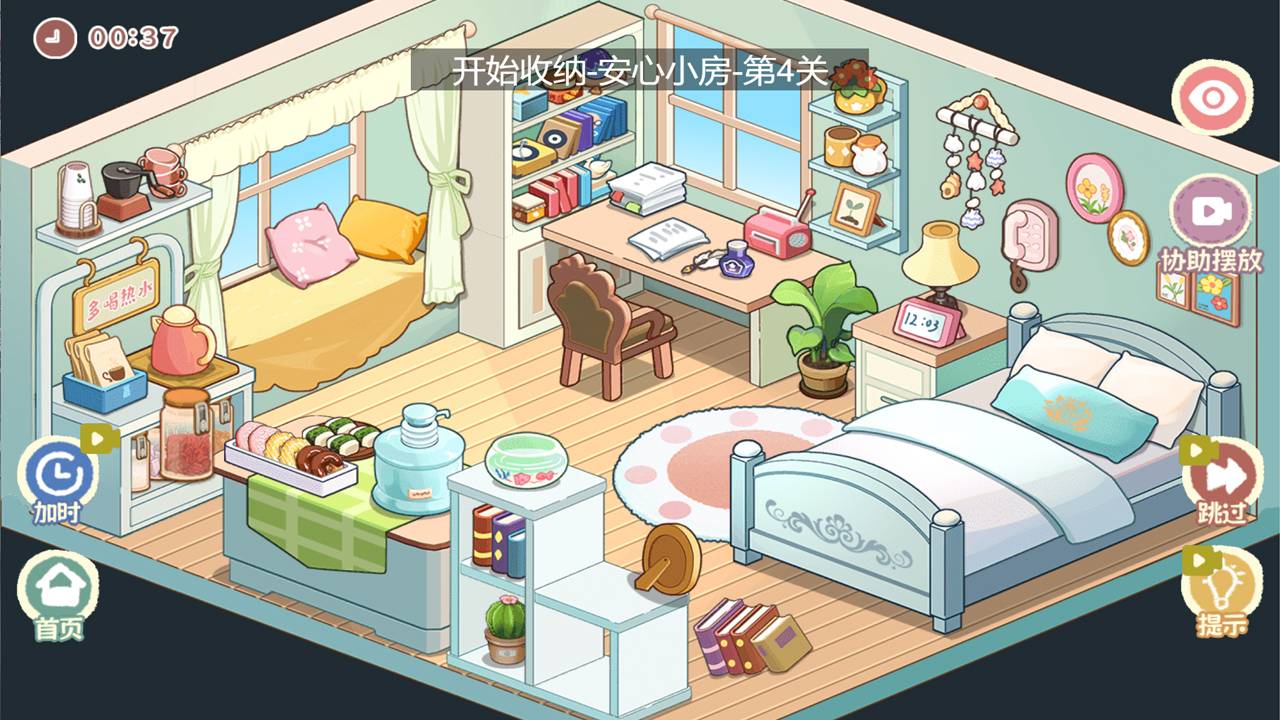The width and height of the screenshot is (1280, 720).
Task: Add more time with 加时 button
Action: click(60, 475)
